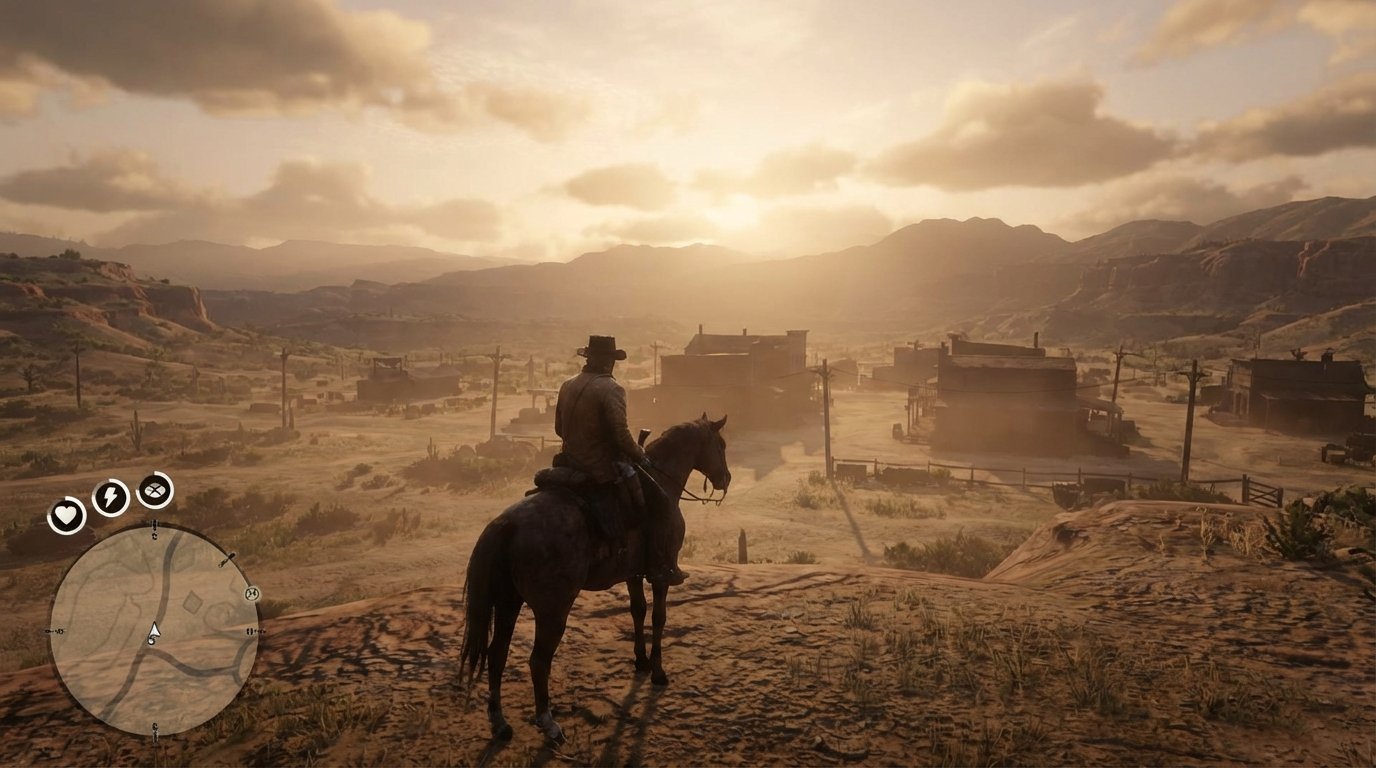Click the Dead Eye core icon
The width and height of the screenshot is (1376, 768).
(151, 489)
